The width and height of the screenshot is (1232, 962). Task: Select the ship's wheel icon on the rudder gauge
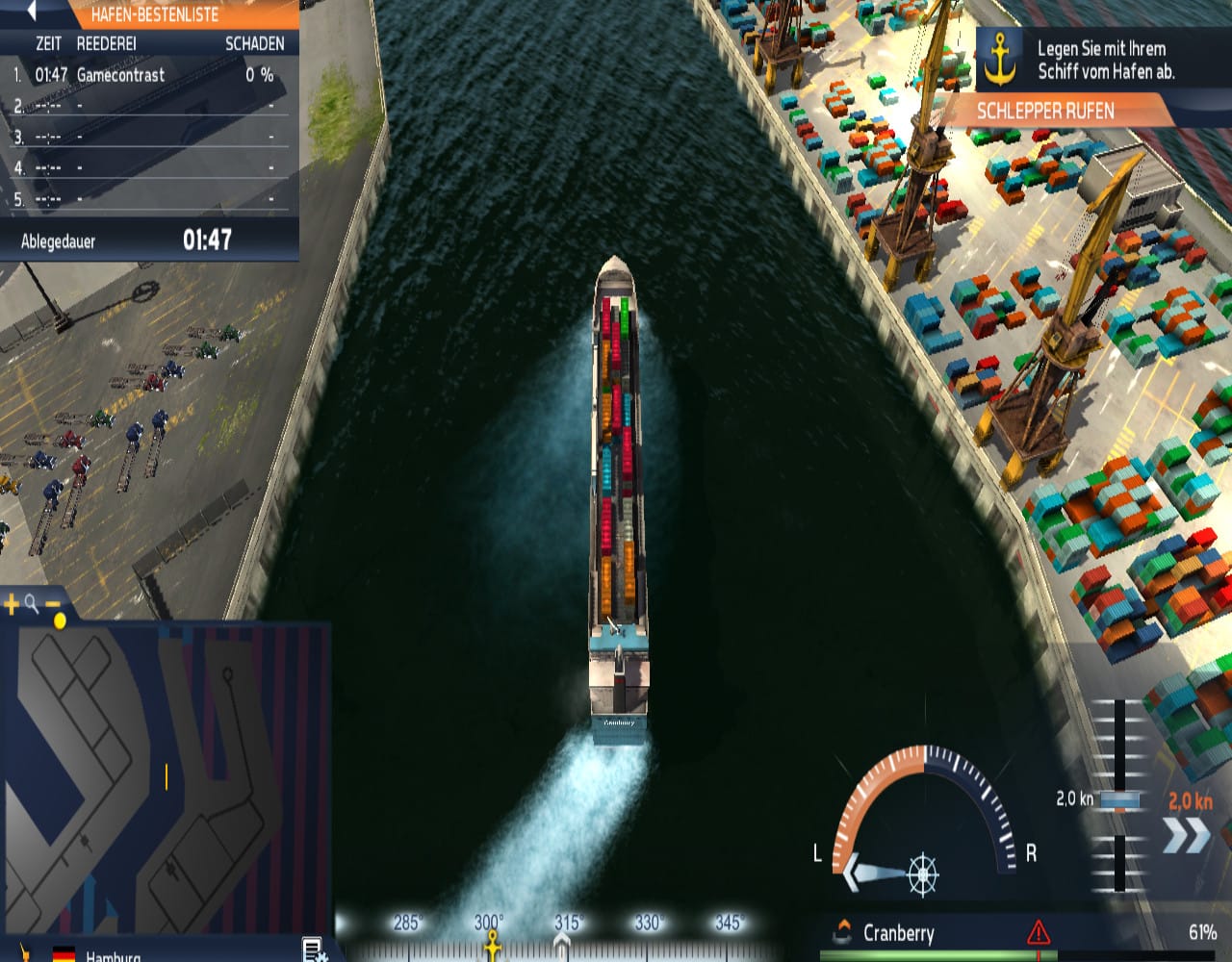(x=920, y=875)
